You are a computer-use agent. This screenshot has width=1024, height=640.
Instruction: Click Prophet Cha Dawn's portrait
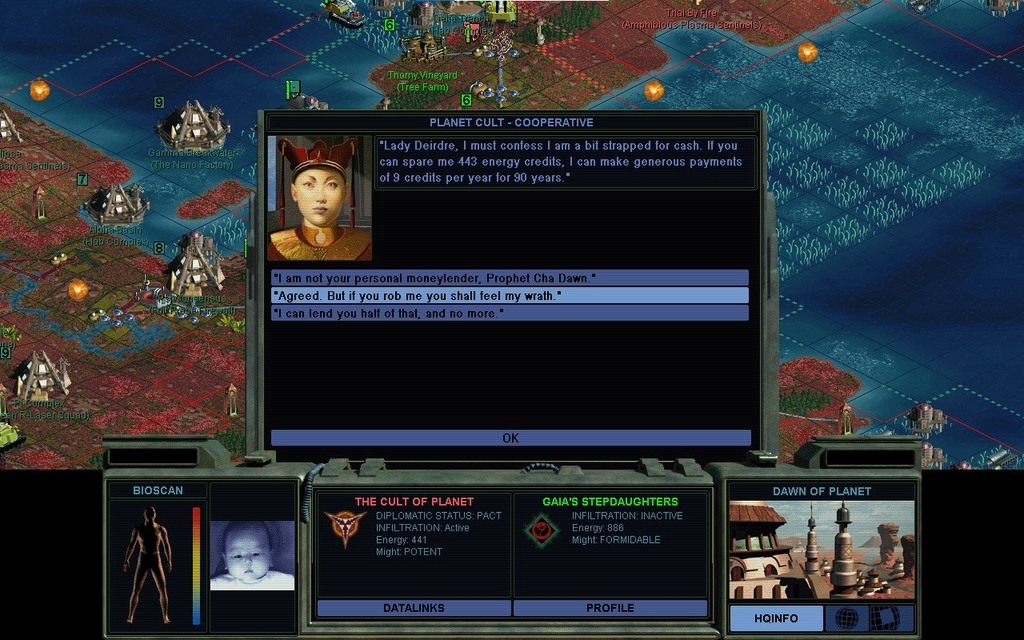(319, 198)
